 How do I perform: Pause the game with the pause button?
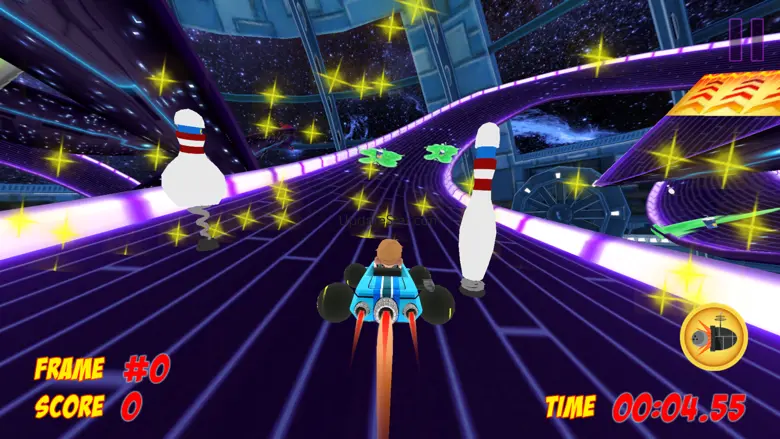click(745, 40)
